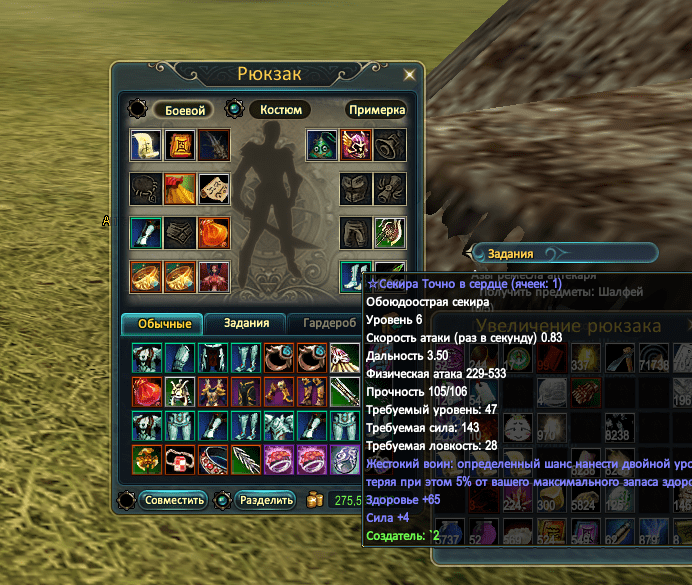Viewport: 692px width, 585px height.
Task: Select the silver ring inventory item
Action: 343,460
